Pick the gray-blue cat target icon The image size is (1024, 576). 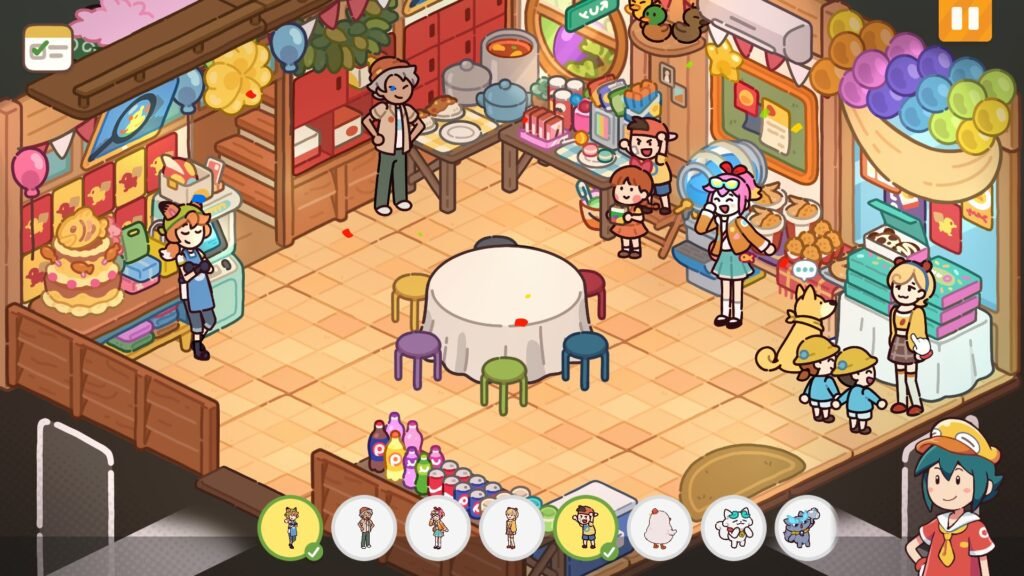pyautogui.click(x=805, y=527)
